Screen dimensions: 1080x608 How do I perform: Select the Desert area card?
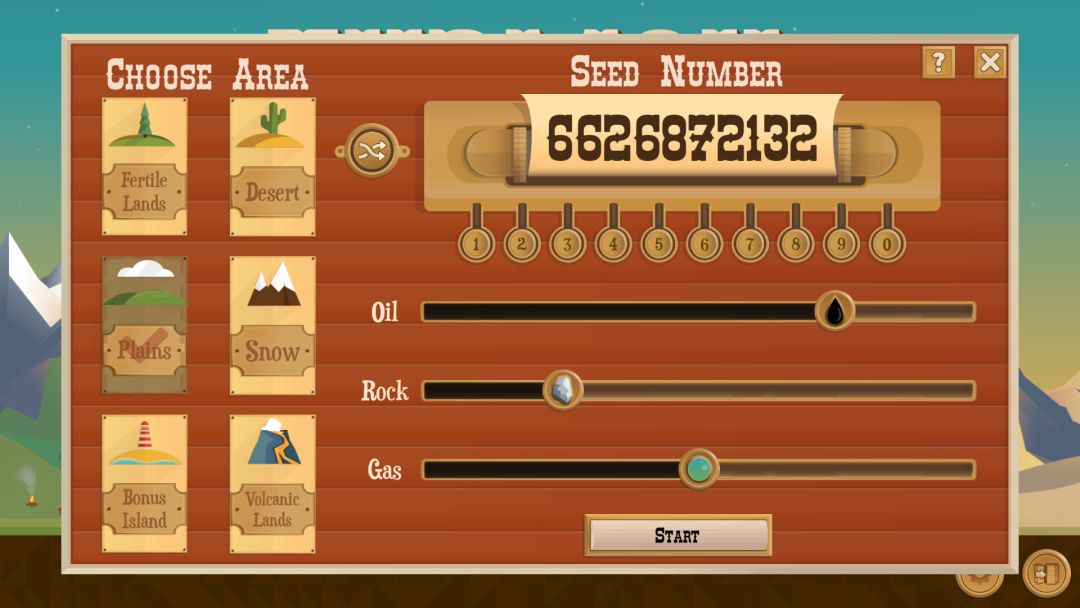(272, 166)
